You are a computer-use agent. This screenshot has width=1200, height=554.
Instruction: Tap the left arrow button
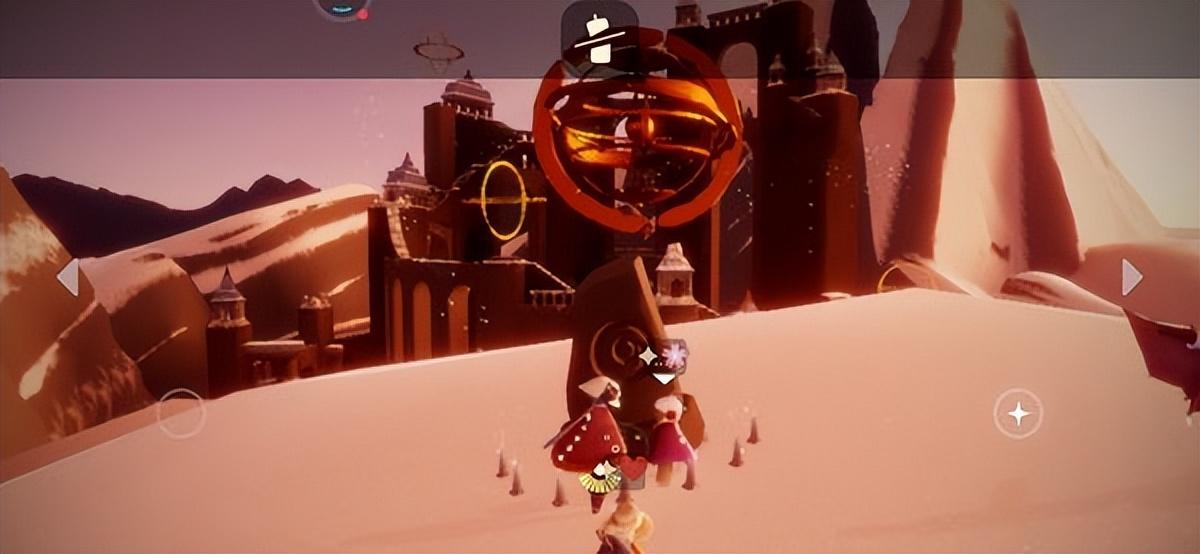click(x=68, y=277)
